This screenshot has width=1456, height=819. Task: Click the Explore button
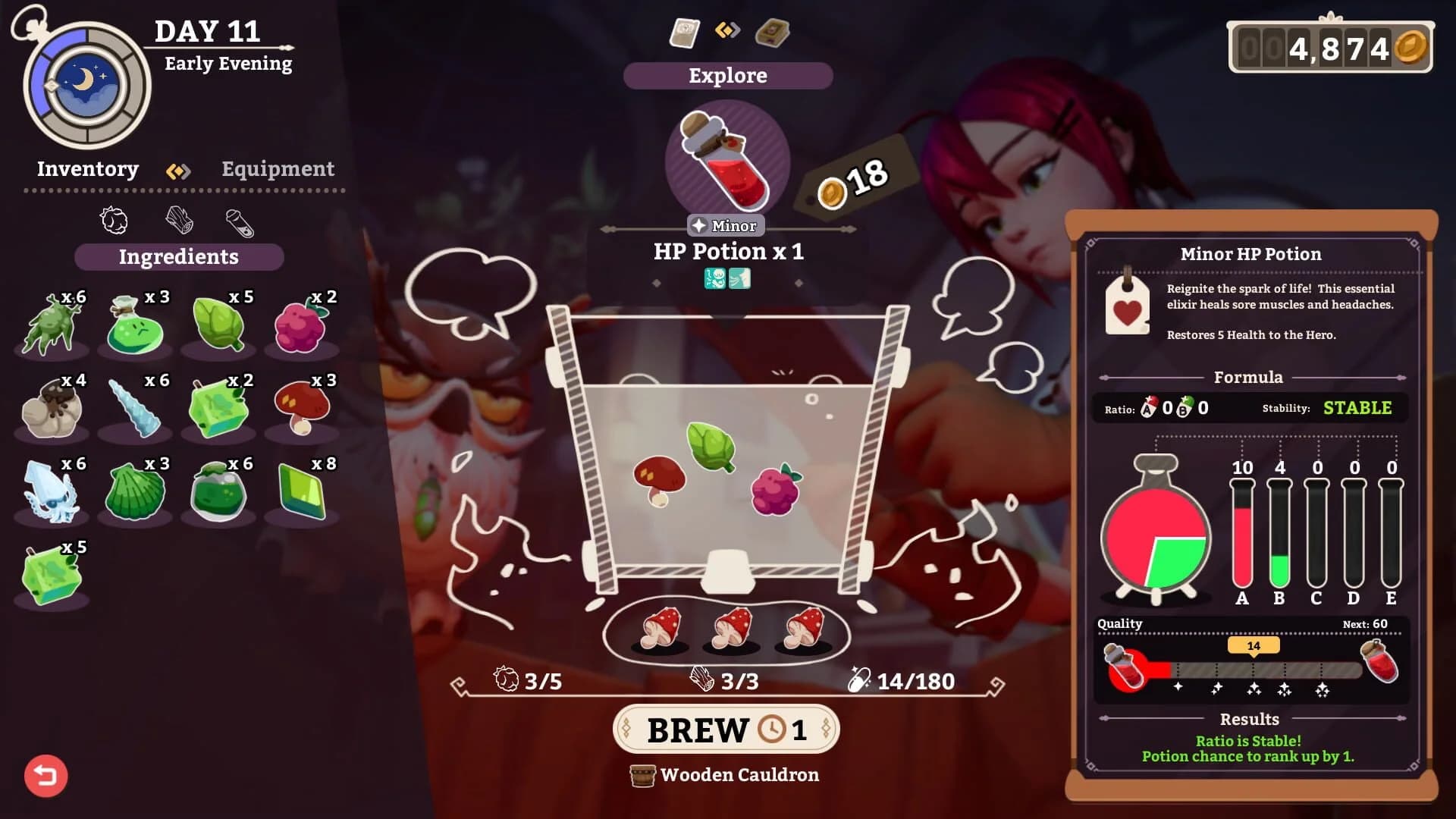[726, 75]
